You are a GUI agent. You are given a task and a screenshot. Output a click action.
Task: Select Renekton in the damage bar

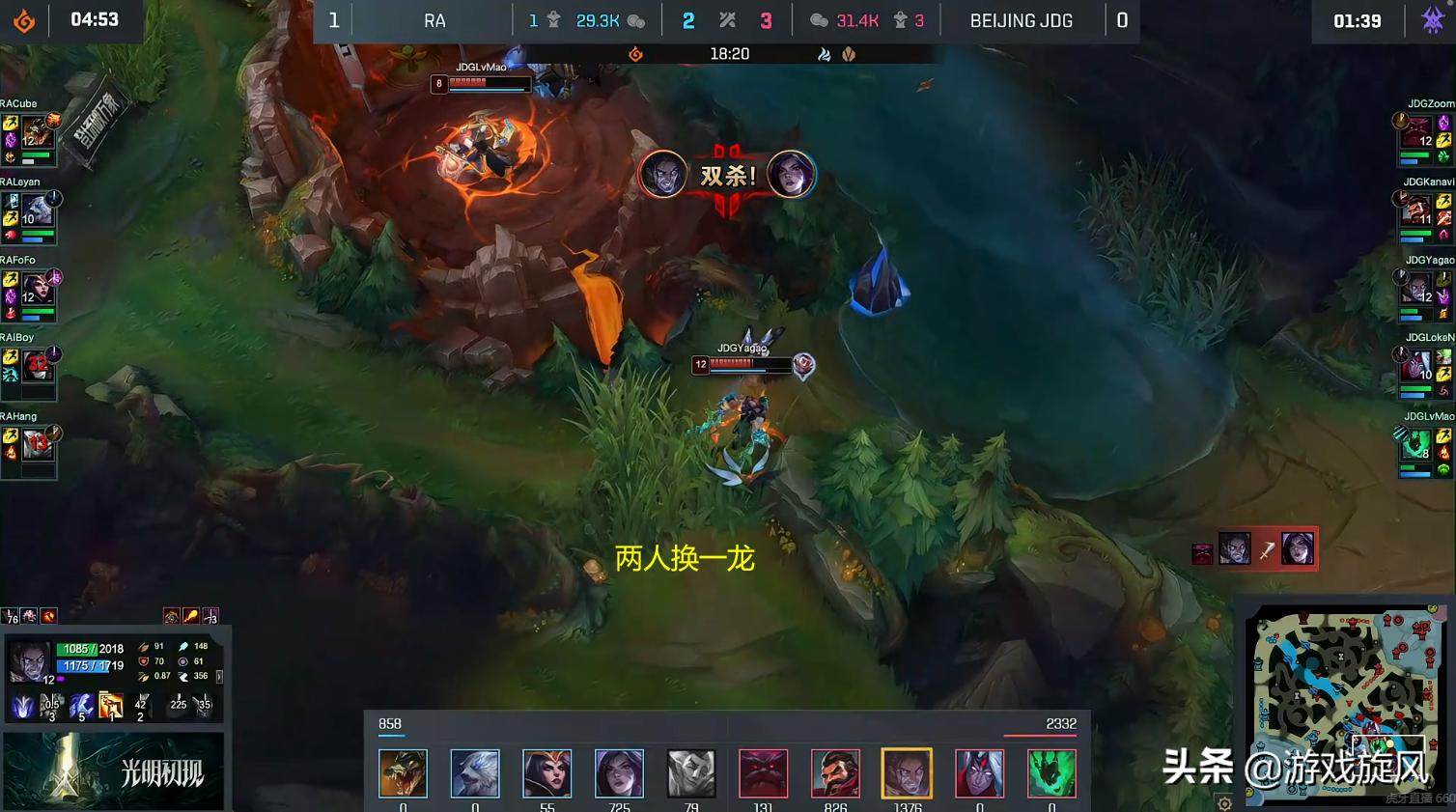coord(403,773)
